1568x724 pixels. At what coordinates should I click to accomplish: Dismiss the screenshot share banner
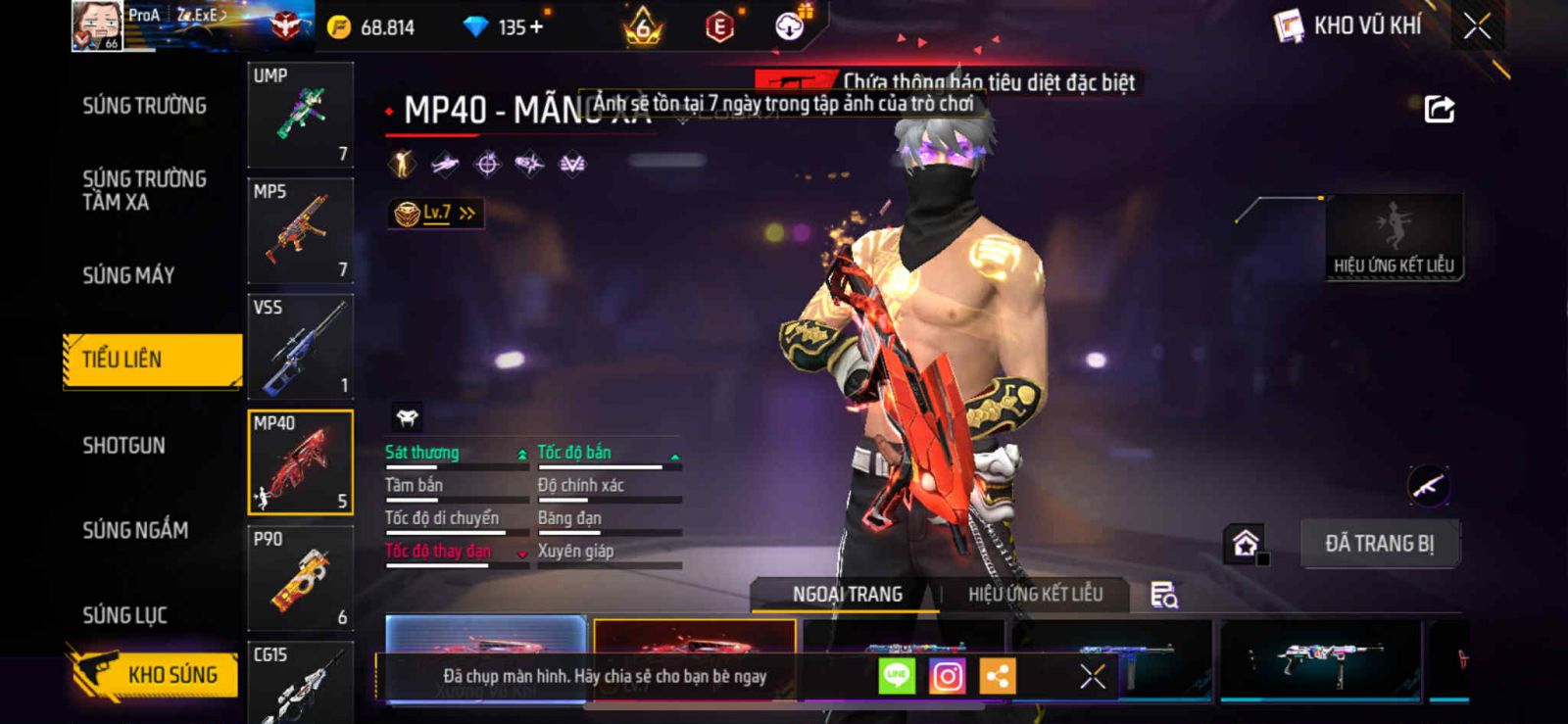coord(1092,676)
